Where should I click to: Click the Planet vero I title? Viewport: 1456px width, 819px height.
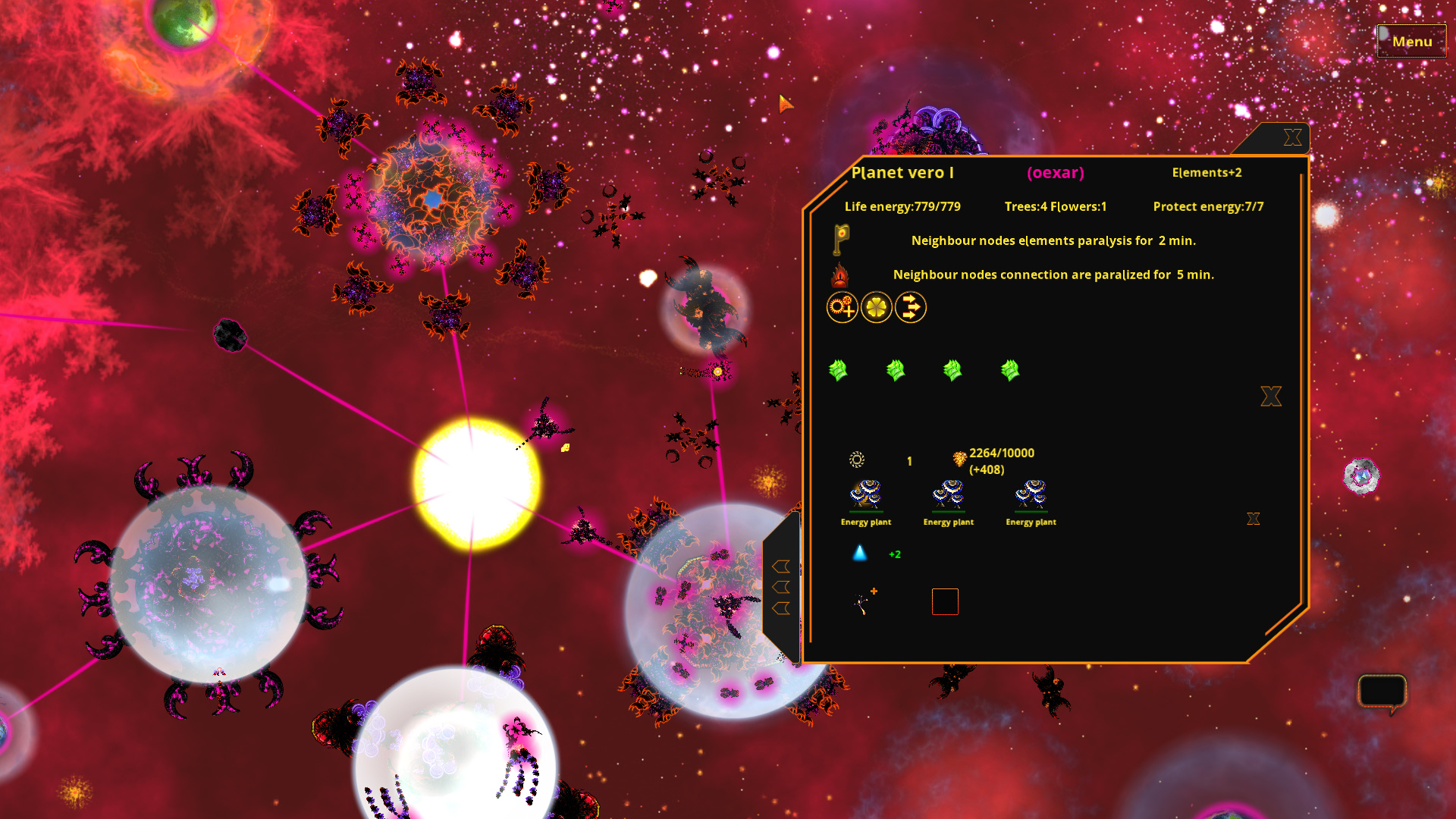point(902,173)
